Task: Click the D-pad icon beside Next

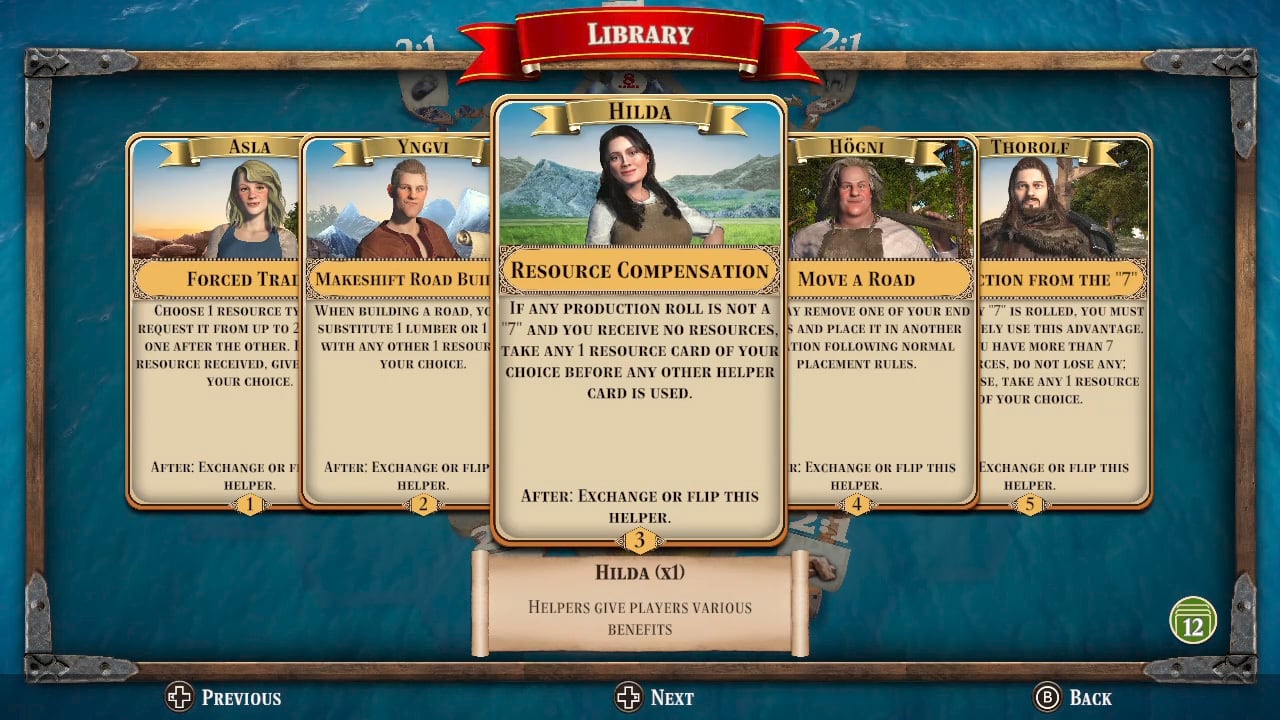Action: 631,697
